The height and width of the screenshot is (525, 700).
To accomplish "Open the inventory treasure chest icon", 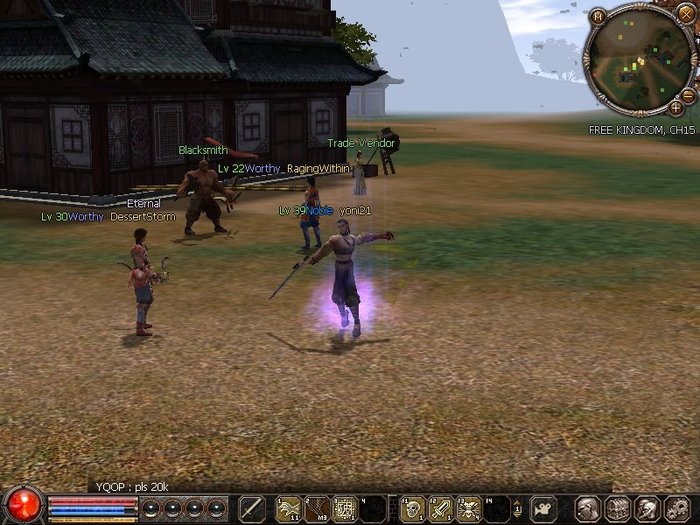I will tap(617, 508).
